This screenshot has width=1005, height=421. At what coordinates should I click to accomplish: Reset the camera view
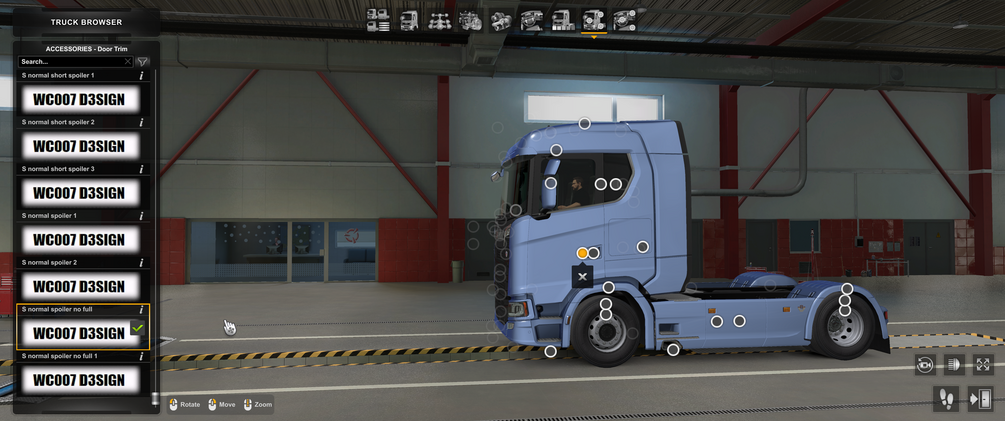click(x=924, y=365)
